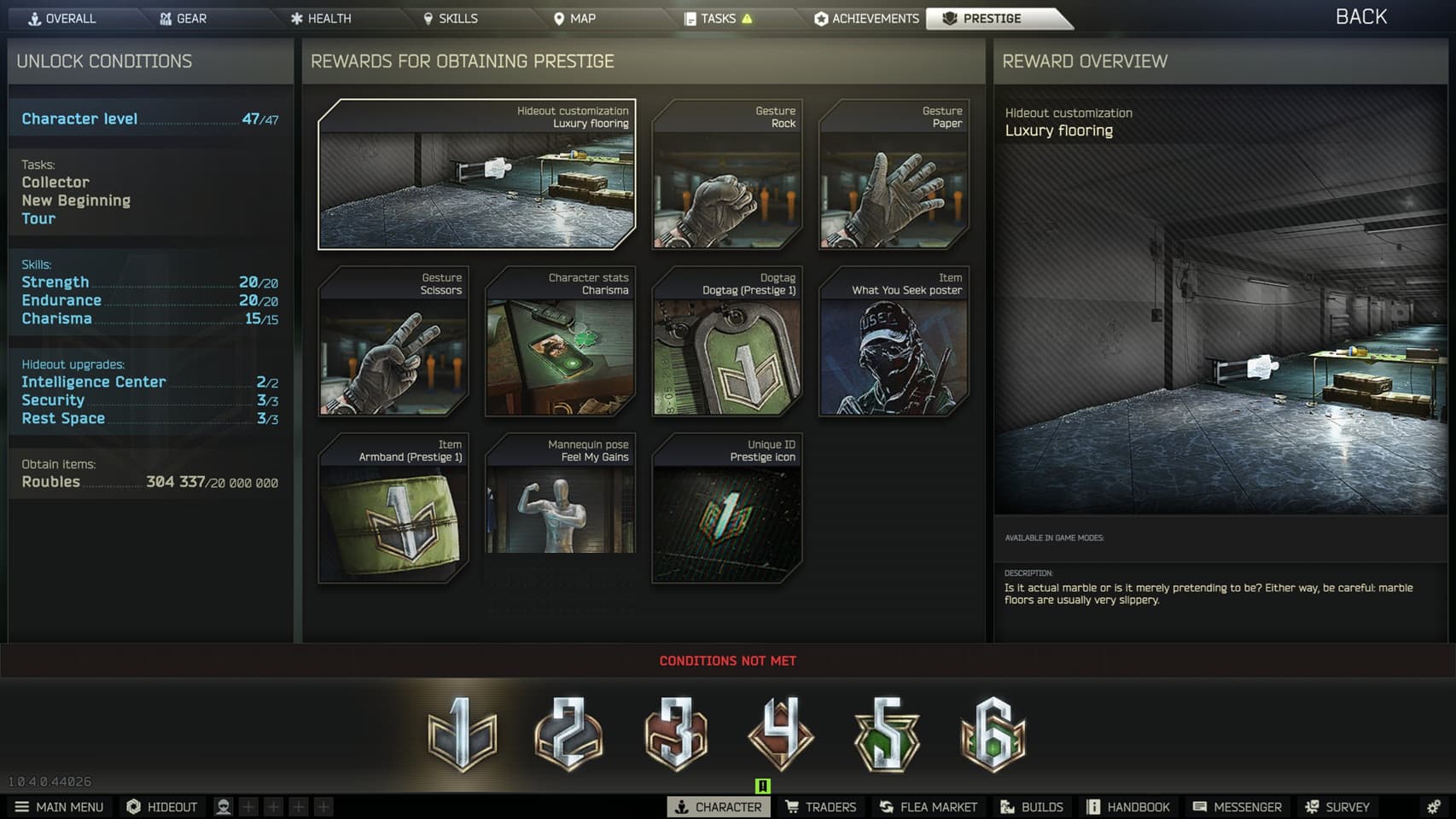The width and height of the screenshot is (1456, 819).
Task: Open the Map tab
Action: (575, 17)
